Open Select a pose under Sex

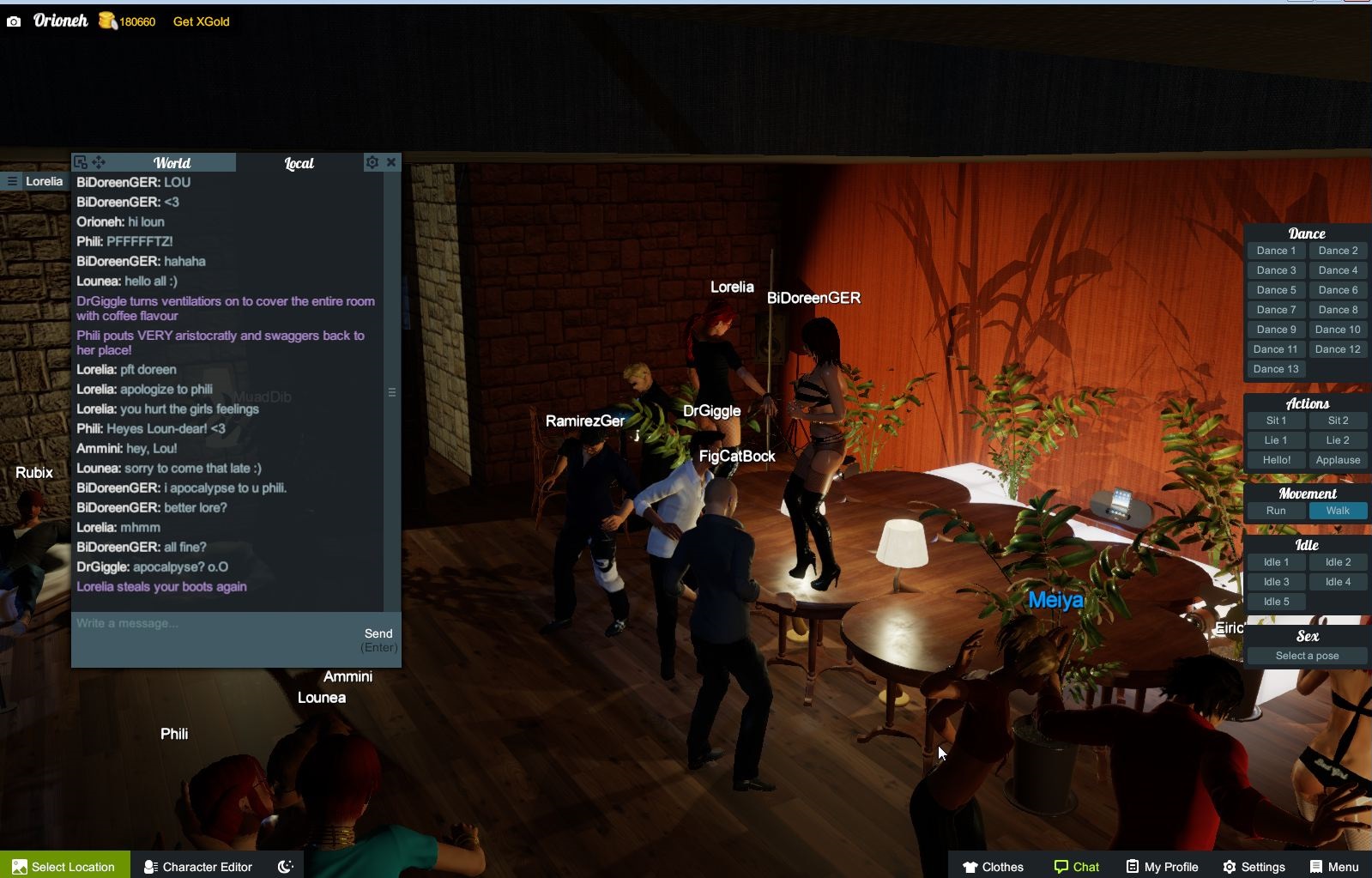pos(1307,655)
